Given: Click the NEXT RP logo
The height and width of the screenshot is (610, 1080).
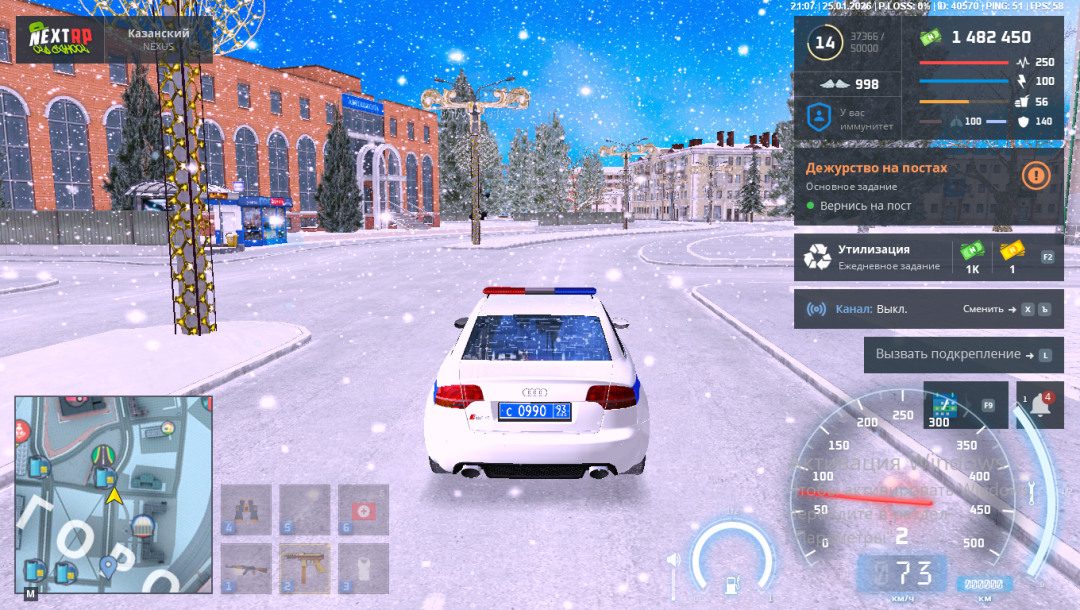Looking at the screenshot, I should click(x=58, y=40).
